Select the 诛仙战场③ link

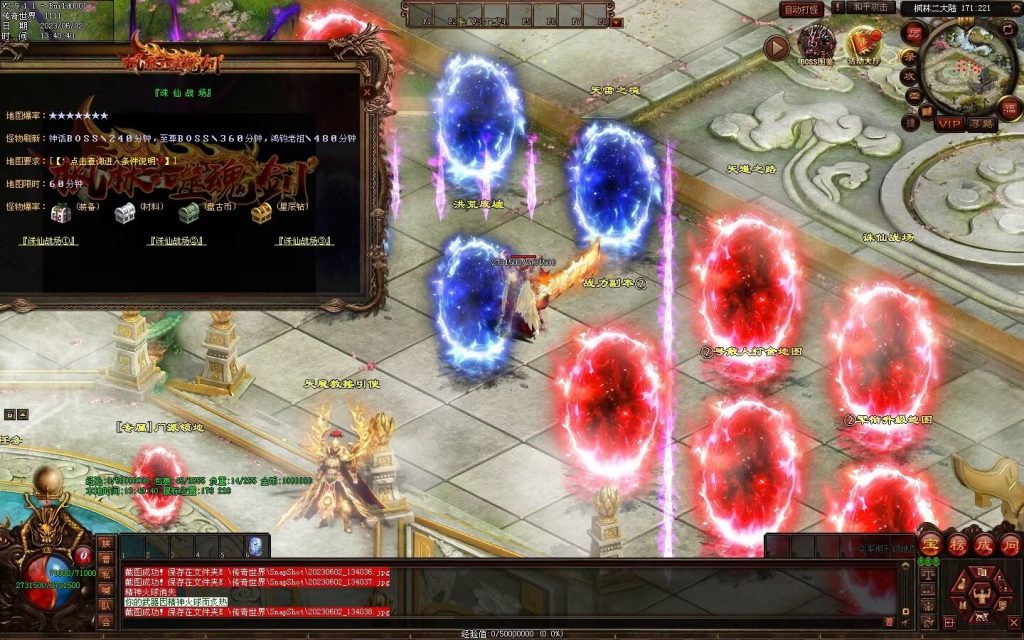coord(304,241)
